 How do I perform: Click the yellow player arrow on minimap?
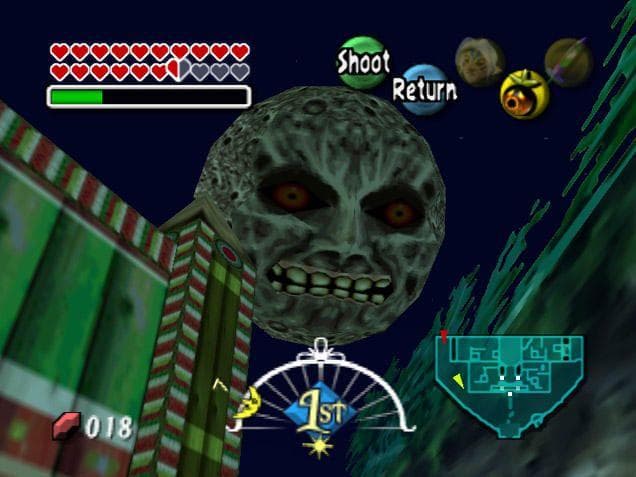coord(458,380)
